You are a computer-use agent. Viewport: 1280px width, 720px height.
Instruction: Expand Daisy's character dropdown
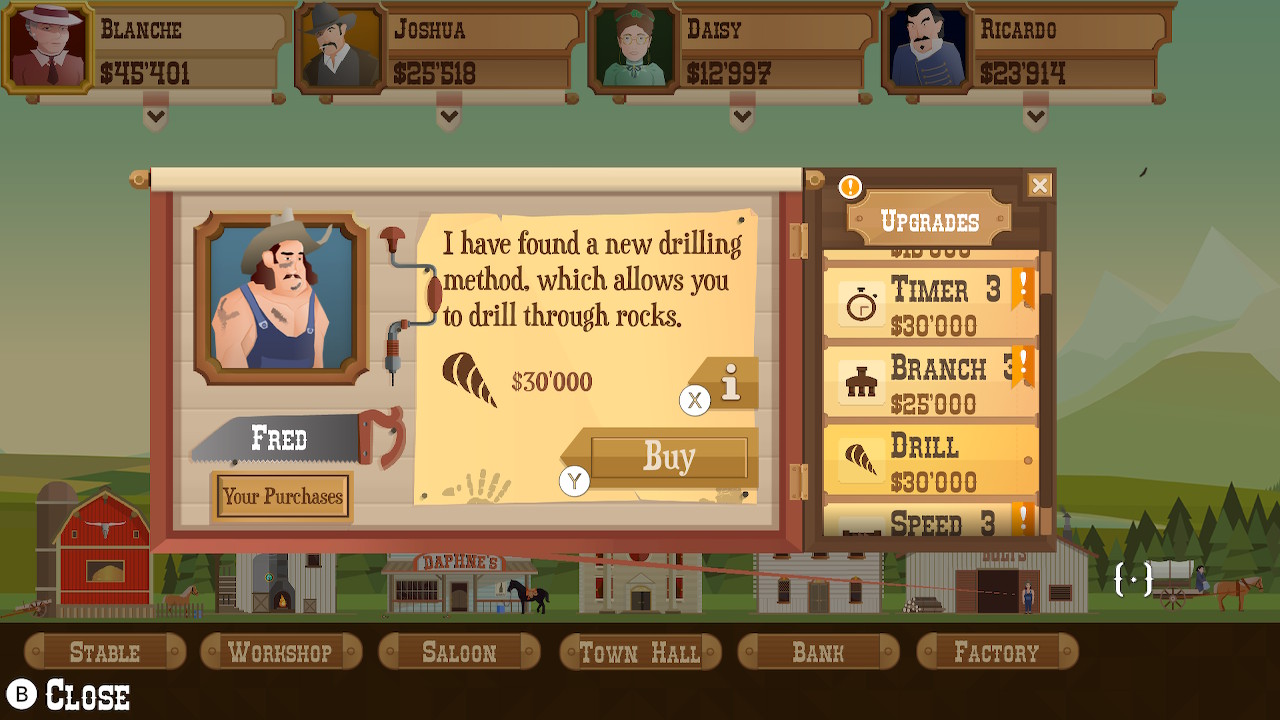point(740,117)
